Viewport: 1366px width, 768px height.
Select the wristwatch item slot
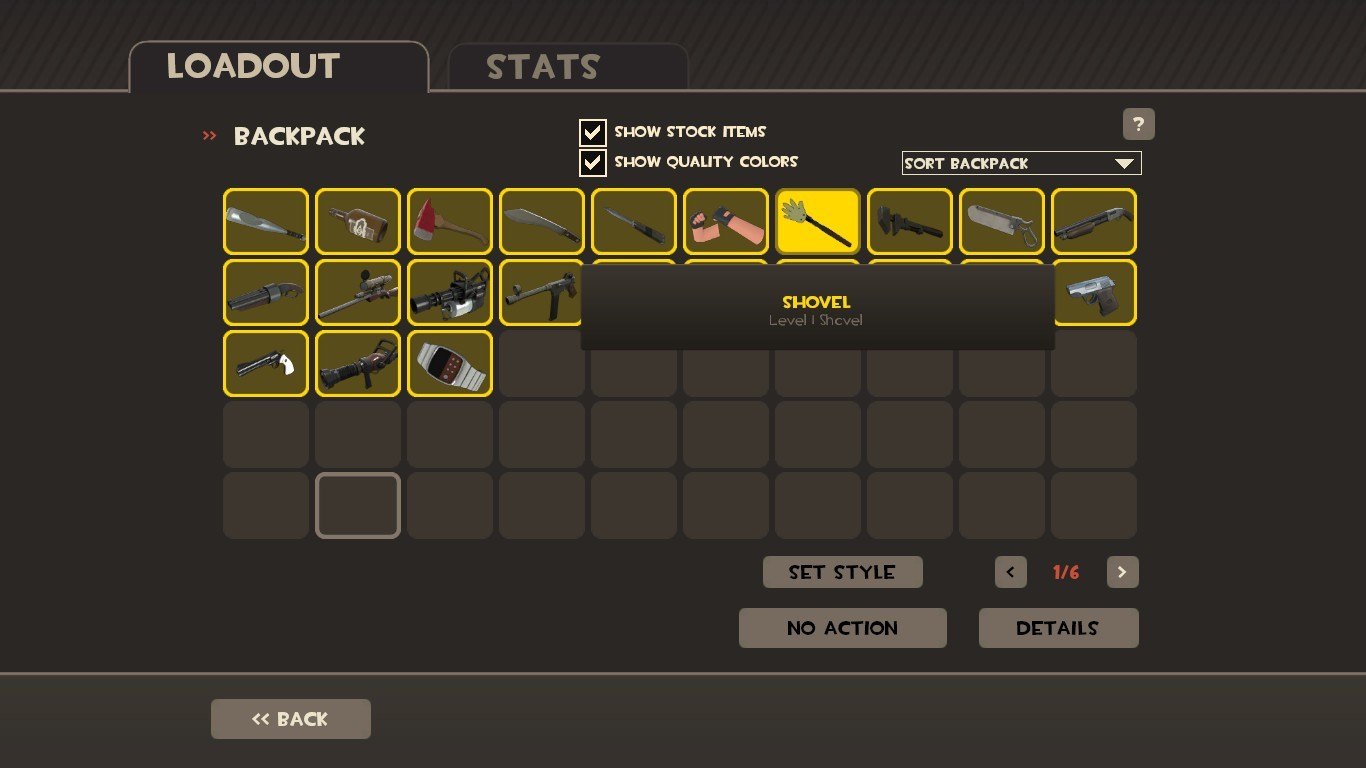(450, 364)
